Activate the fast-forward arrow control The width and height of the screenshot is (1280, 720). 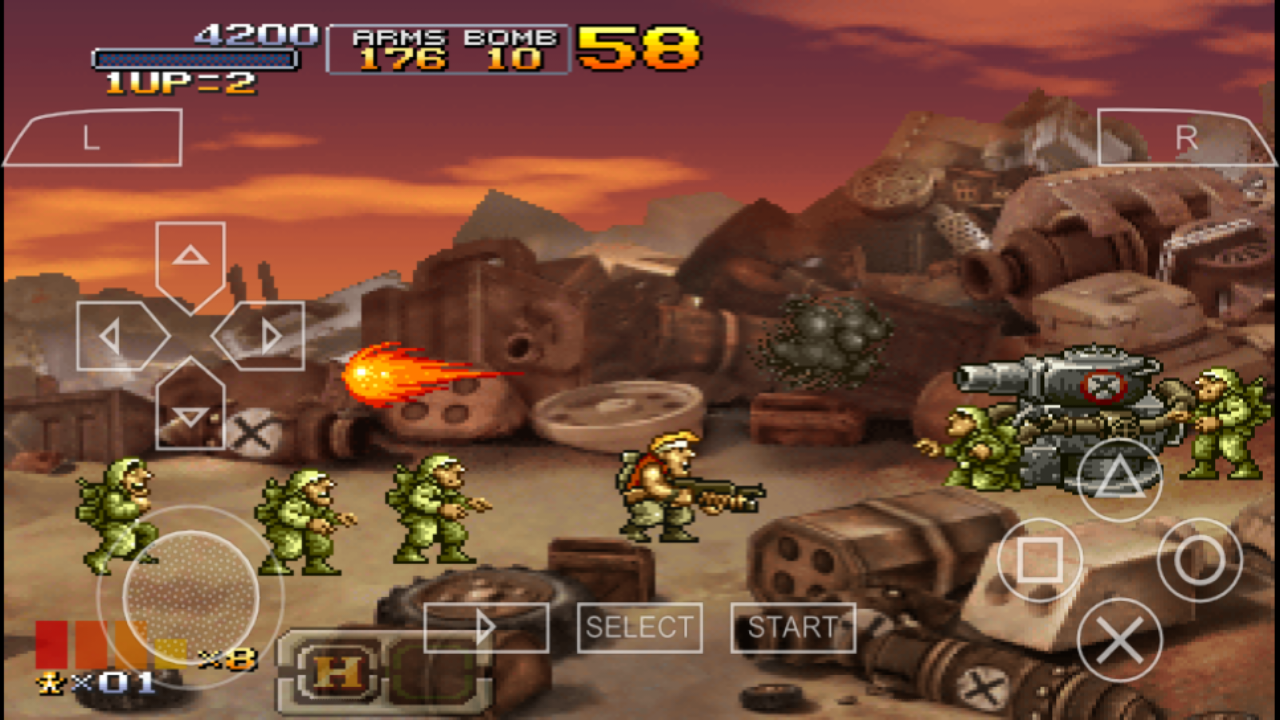[486, 628]
